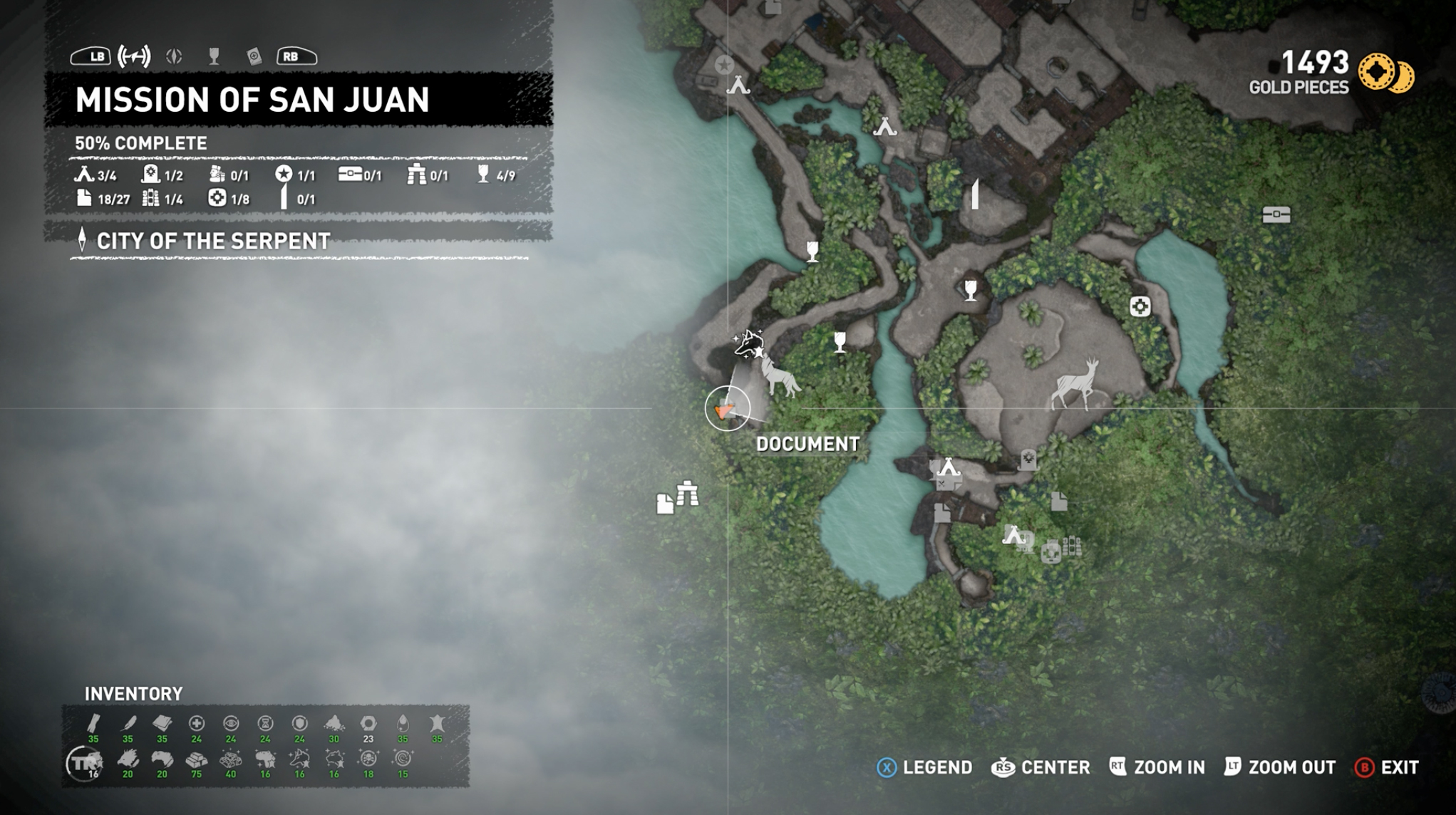Select the engraved tombstone mural marker
The width and height of the screenshot is (1456, 815).
coord(1028,460)
